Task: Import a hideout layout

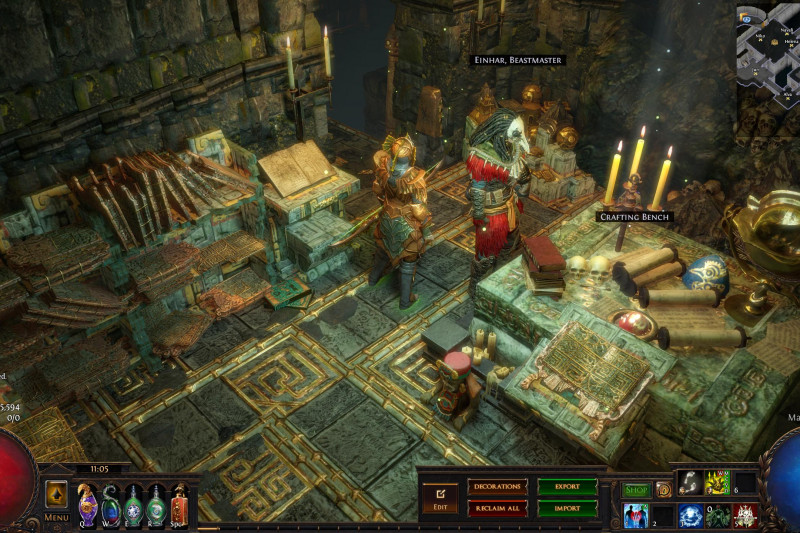Action: tap(567, 508)
